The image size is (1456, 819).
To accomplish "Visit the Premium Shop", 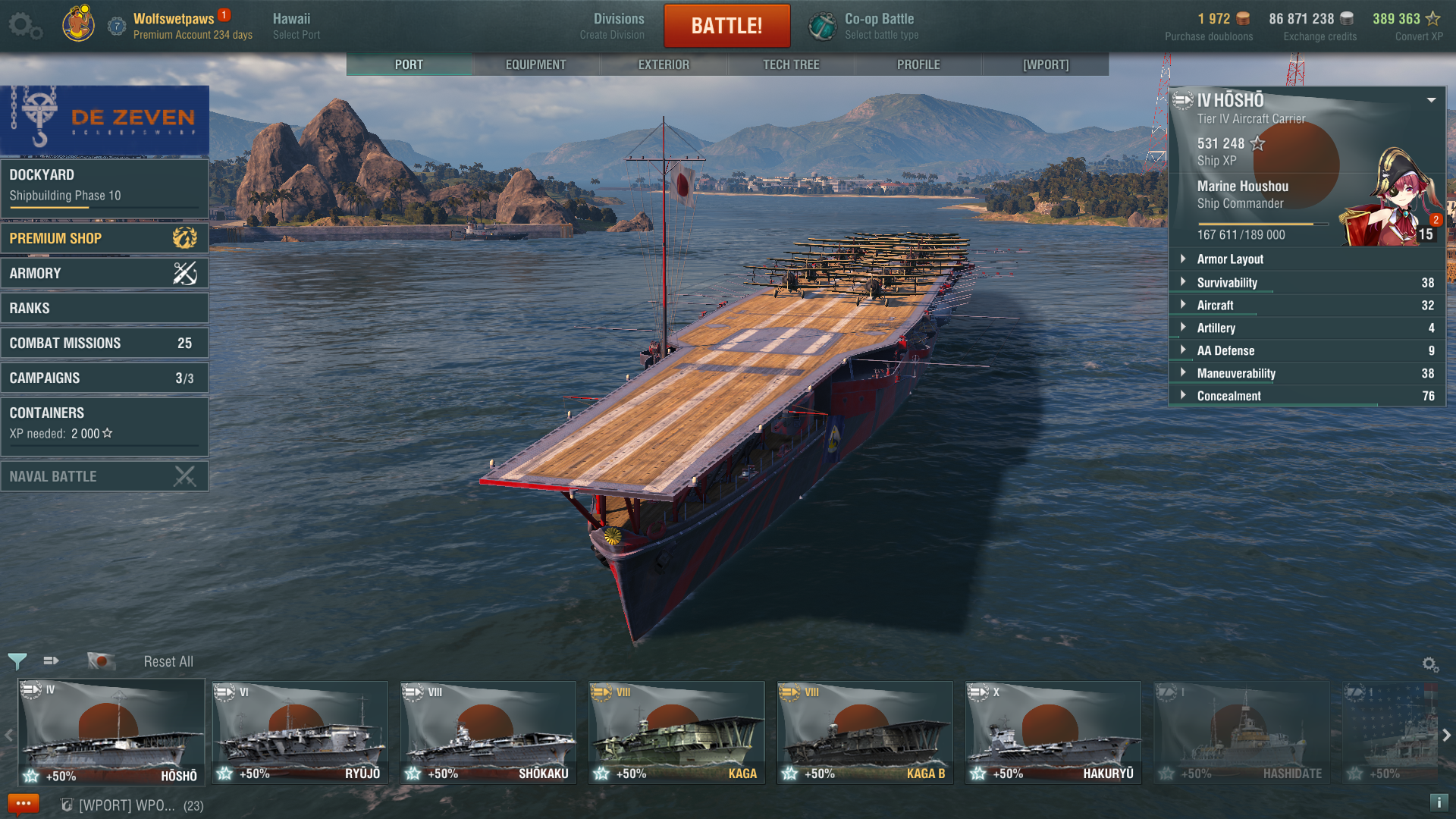I will pyautogui.click(x=105, y=238).
